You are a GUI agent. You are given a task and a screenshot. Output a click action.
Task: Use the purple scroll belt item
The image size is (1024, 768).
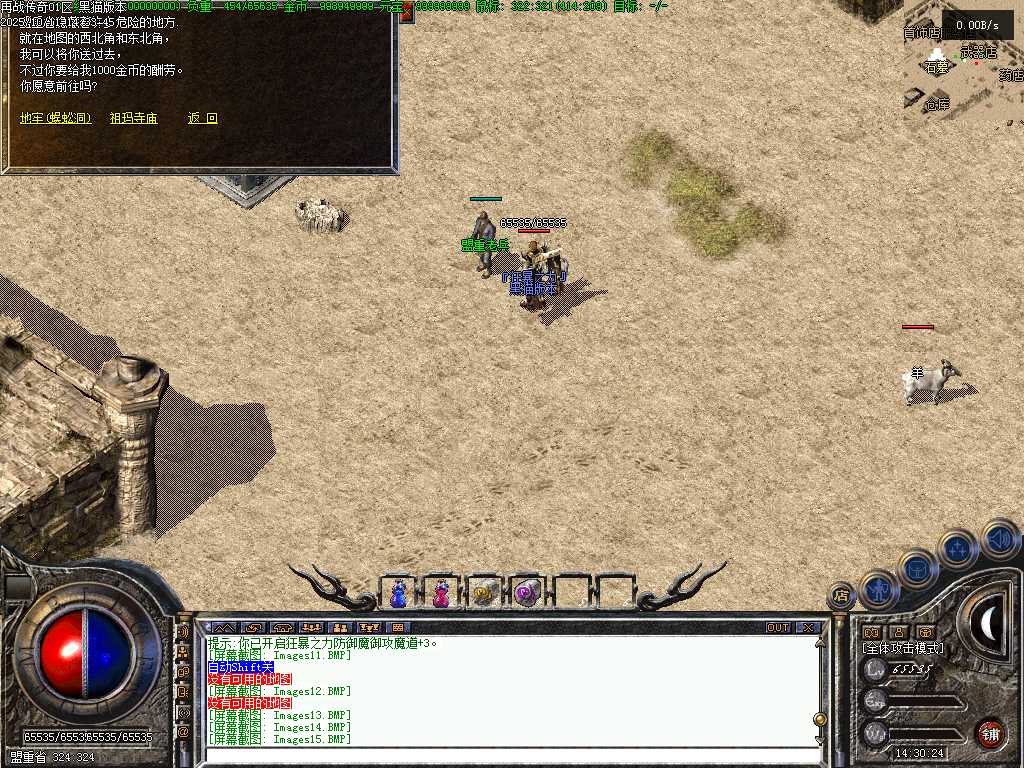pos(527,593)
